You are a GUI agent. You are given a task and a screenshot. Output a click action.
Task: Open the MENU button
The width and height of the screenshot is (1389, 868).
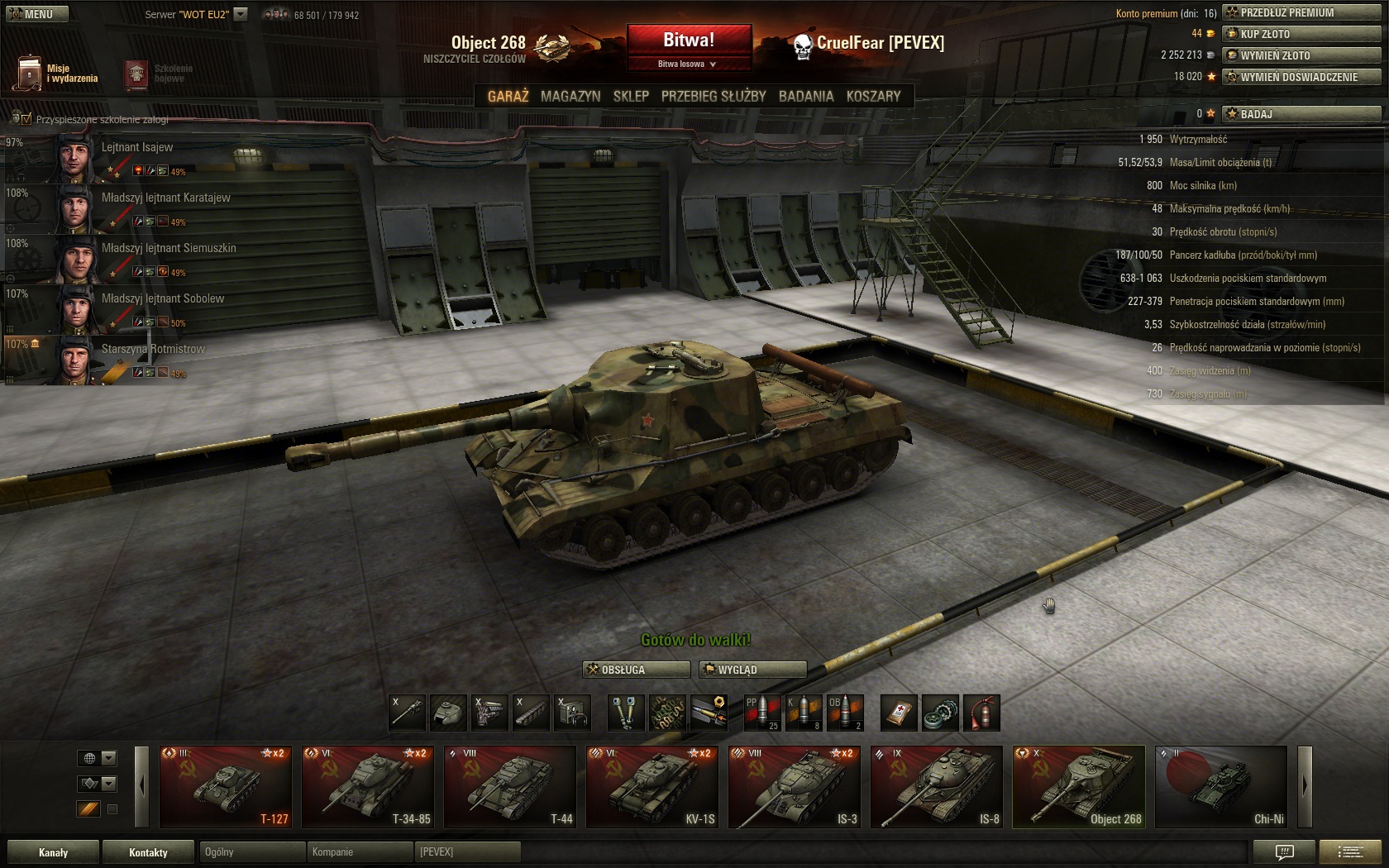click(x=35, y=13)
